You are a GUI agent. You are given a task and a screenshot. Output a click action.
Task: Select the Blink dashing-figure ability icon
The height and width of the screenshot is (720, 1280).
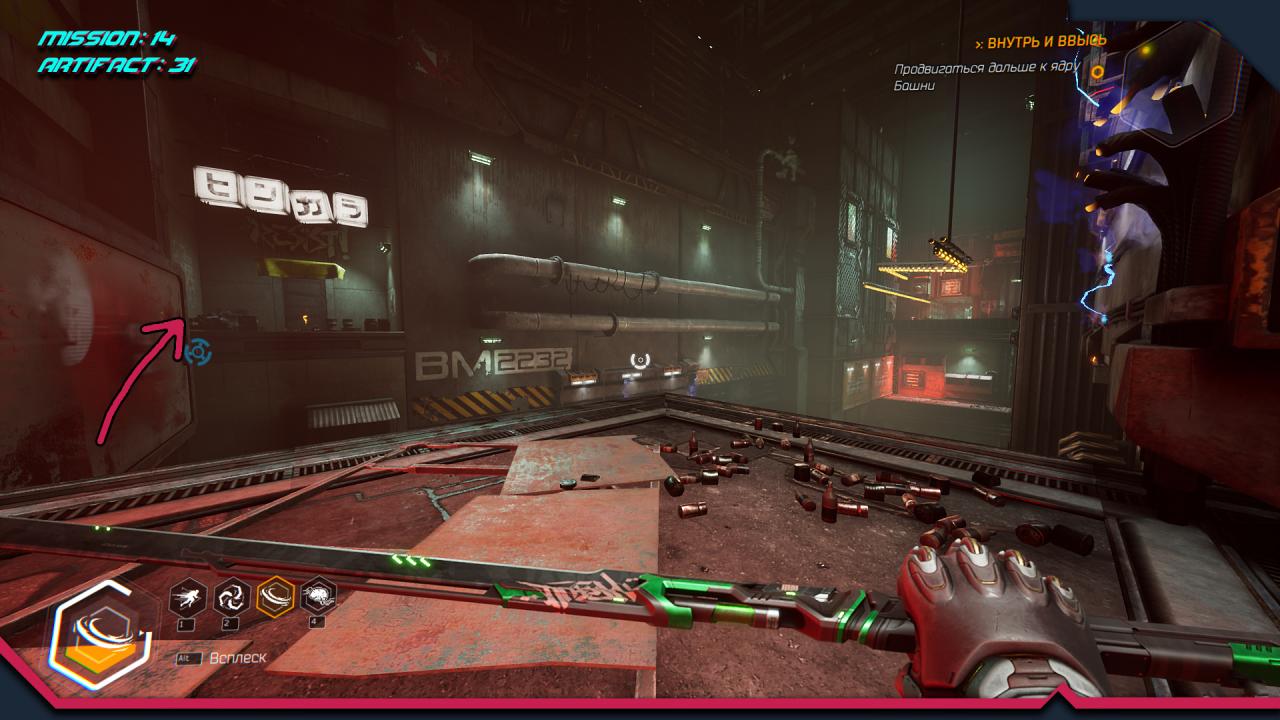tap(188, 597)
